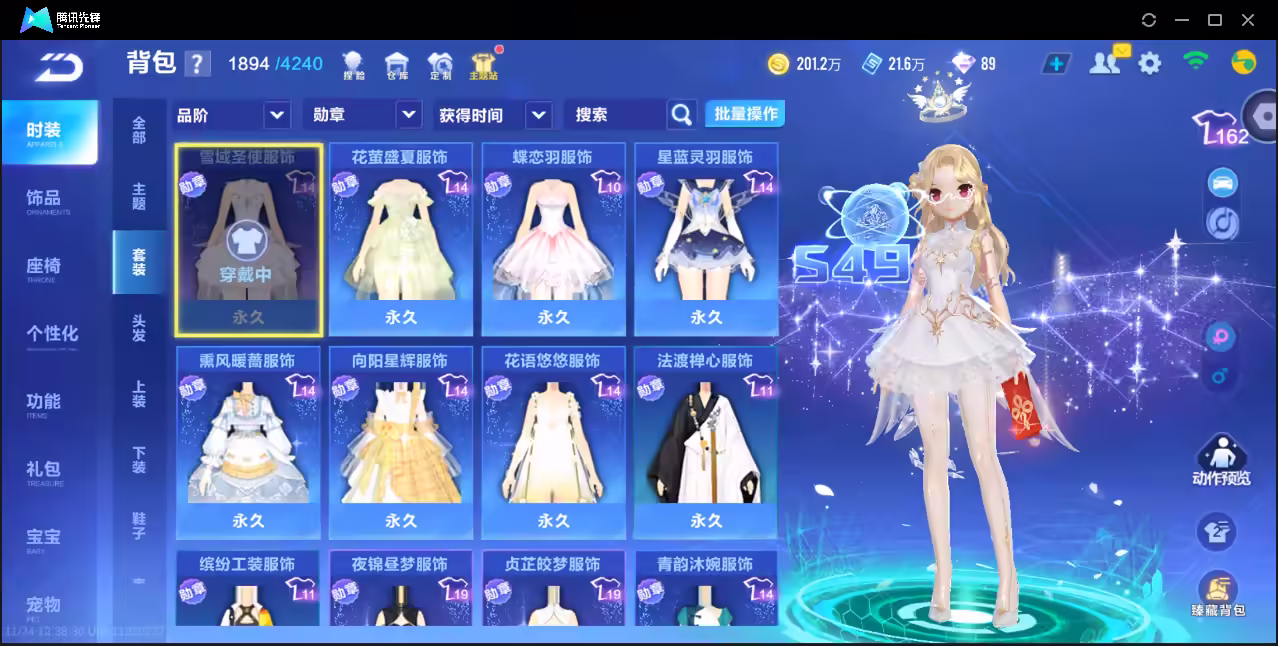Choose the 向阳星辉服饰 yellow dress
Image resolution: width=1278 pixels, height=646 pixels.
(x=400, y=442)
